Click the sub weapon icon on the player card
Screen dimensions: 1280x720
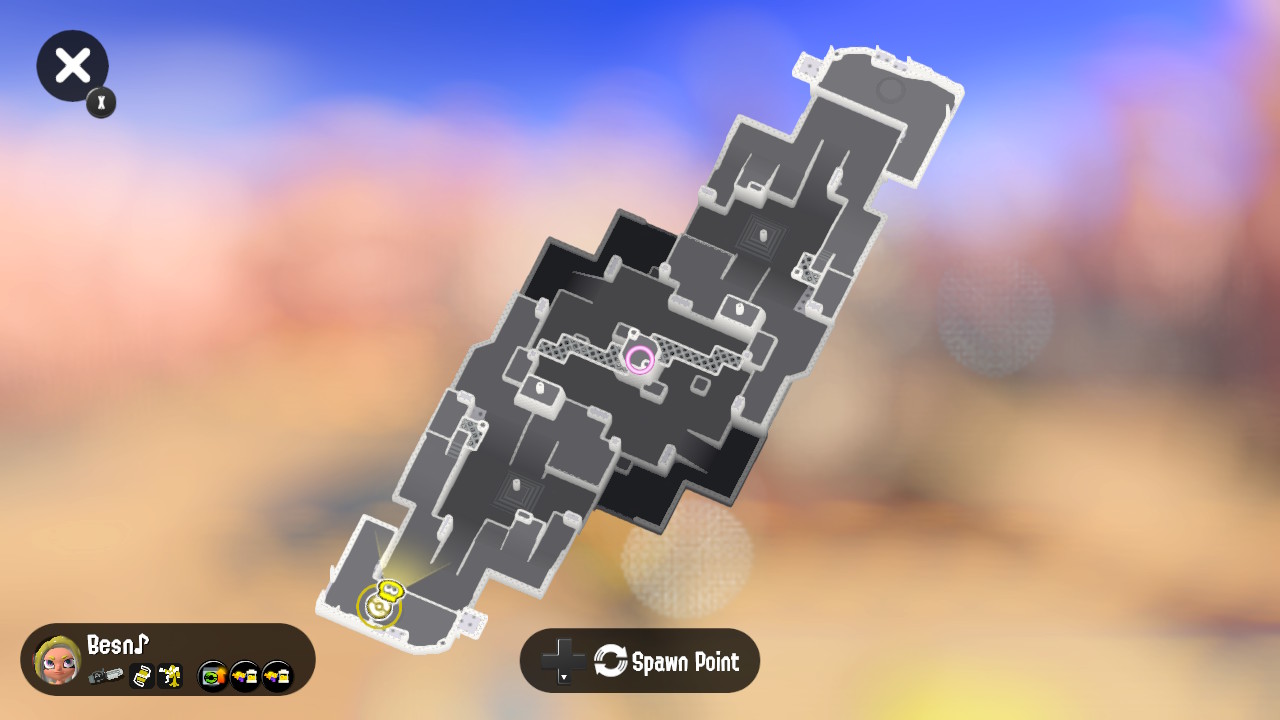(x=141, y=677)
